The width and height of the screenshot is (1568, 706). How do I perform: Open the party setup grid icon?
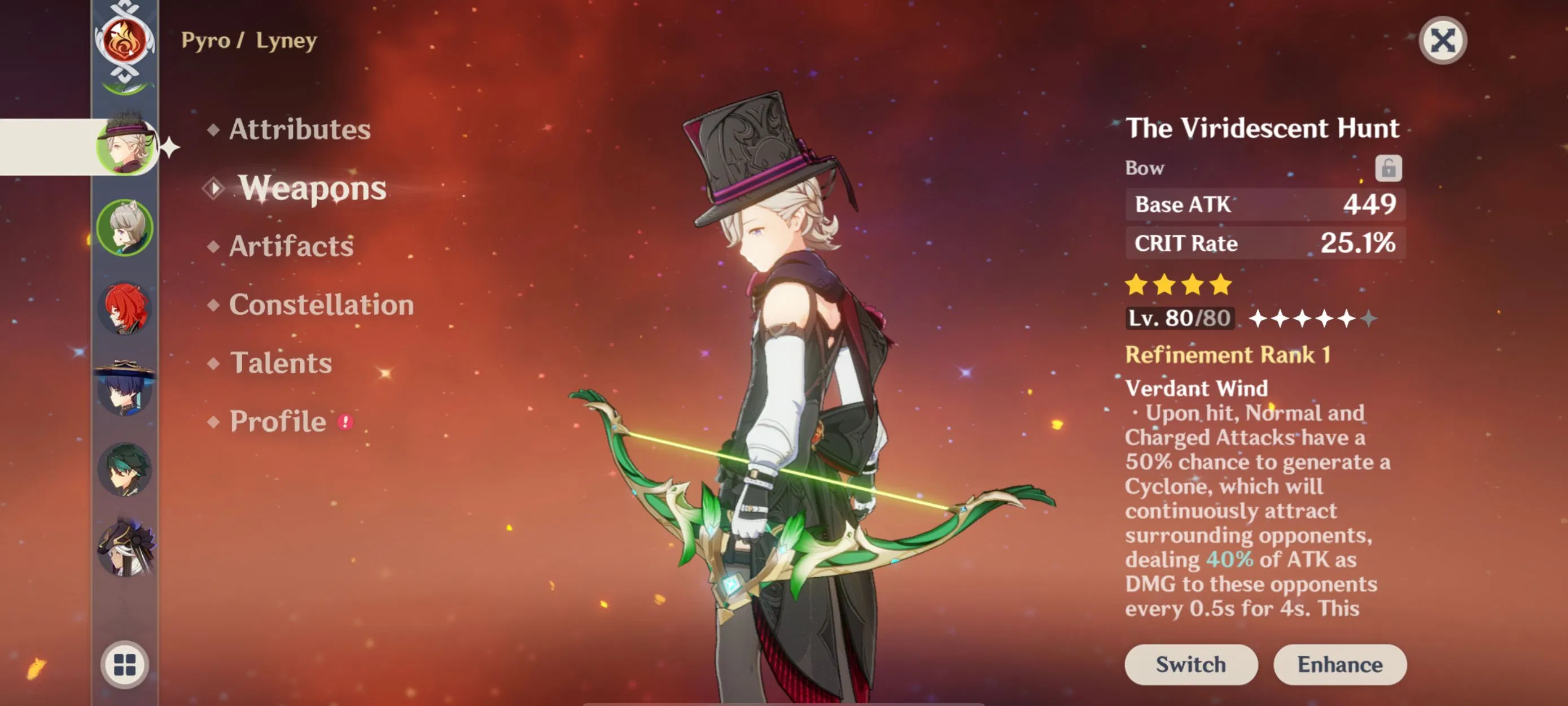(126, 665)
